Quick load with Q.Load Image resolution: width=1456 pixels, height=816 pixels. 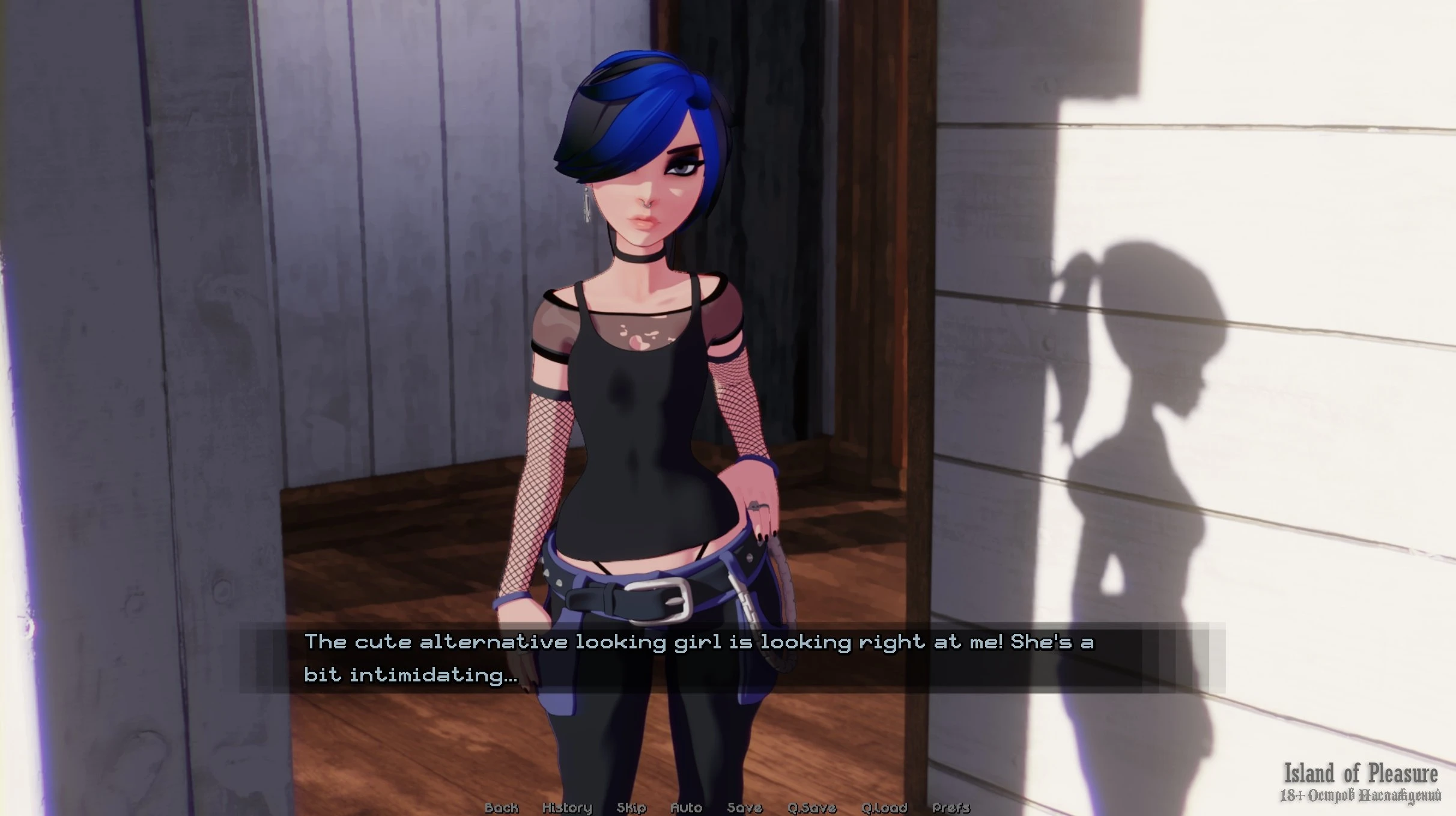pos(884,808)
